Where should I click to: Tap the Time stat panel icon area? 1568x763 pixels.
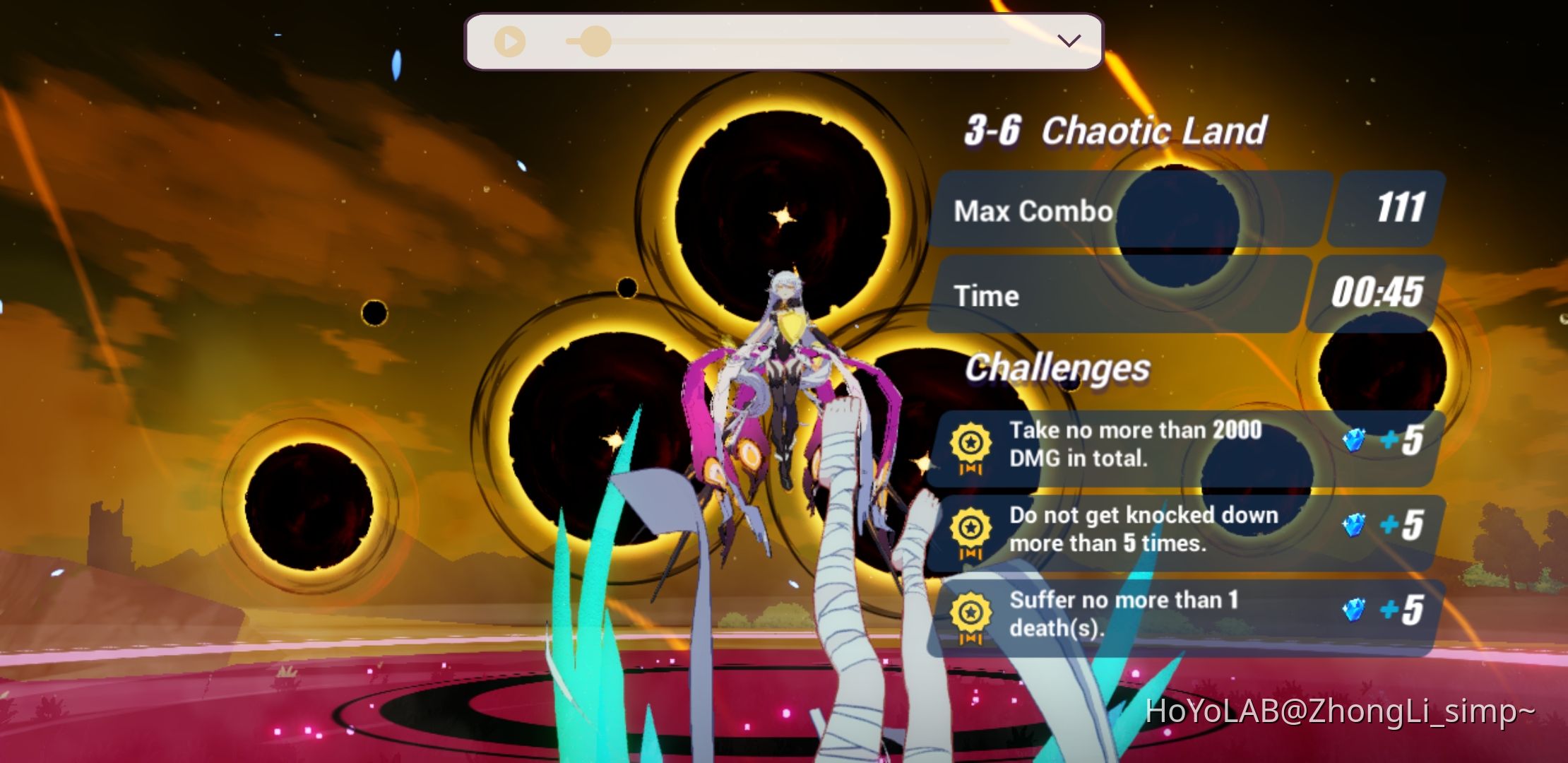pos(1130,295)
